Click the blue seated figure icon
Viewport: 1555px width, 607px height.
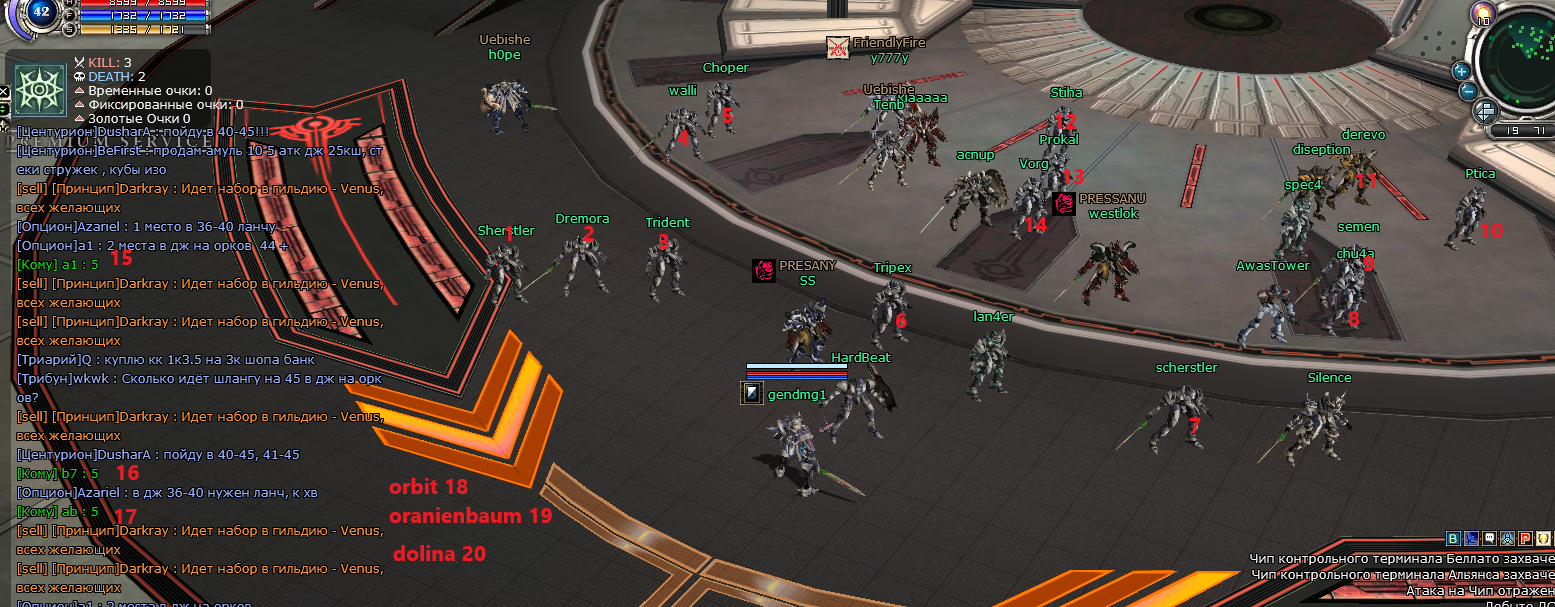(x=1470, y=539)
